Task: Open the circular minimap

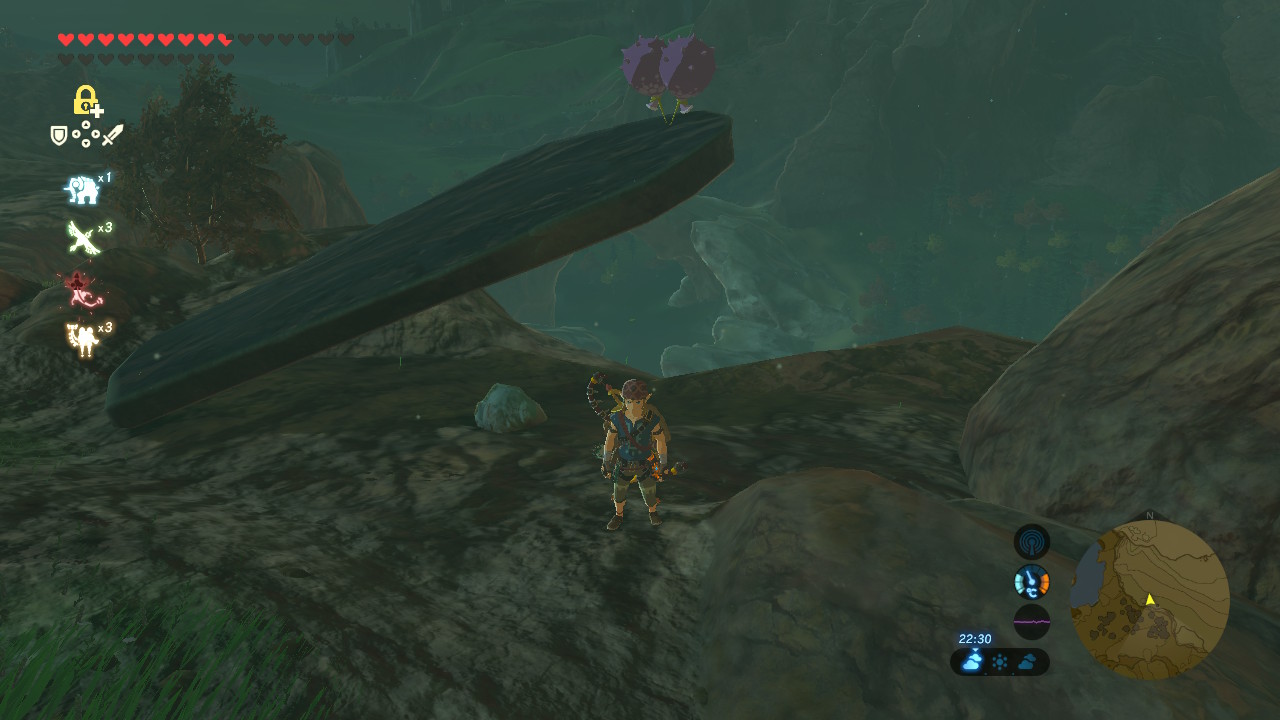Action: click(x=1150, y=600)
